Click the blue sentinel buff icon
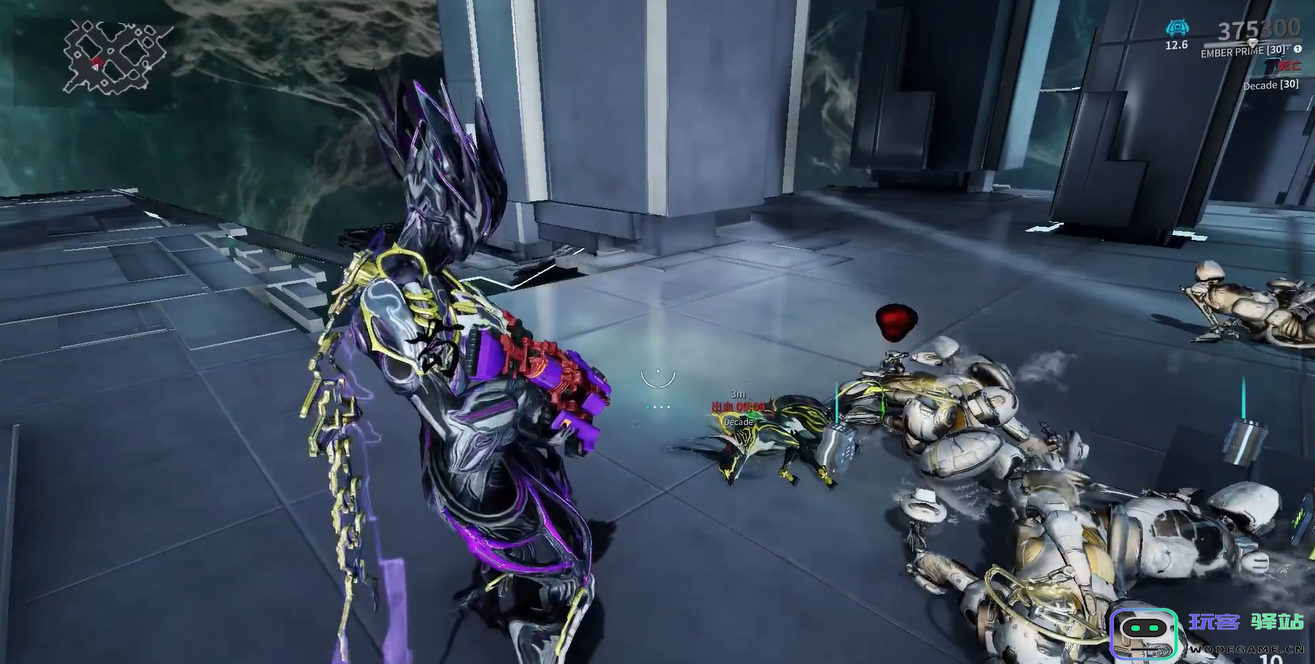This screenshot has width=1315, height=664. [1177, 28]
